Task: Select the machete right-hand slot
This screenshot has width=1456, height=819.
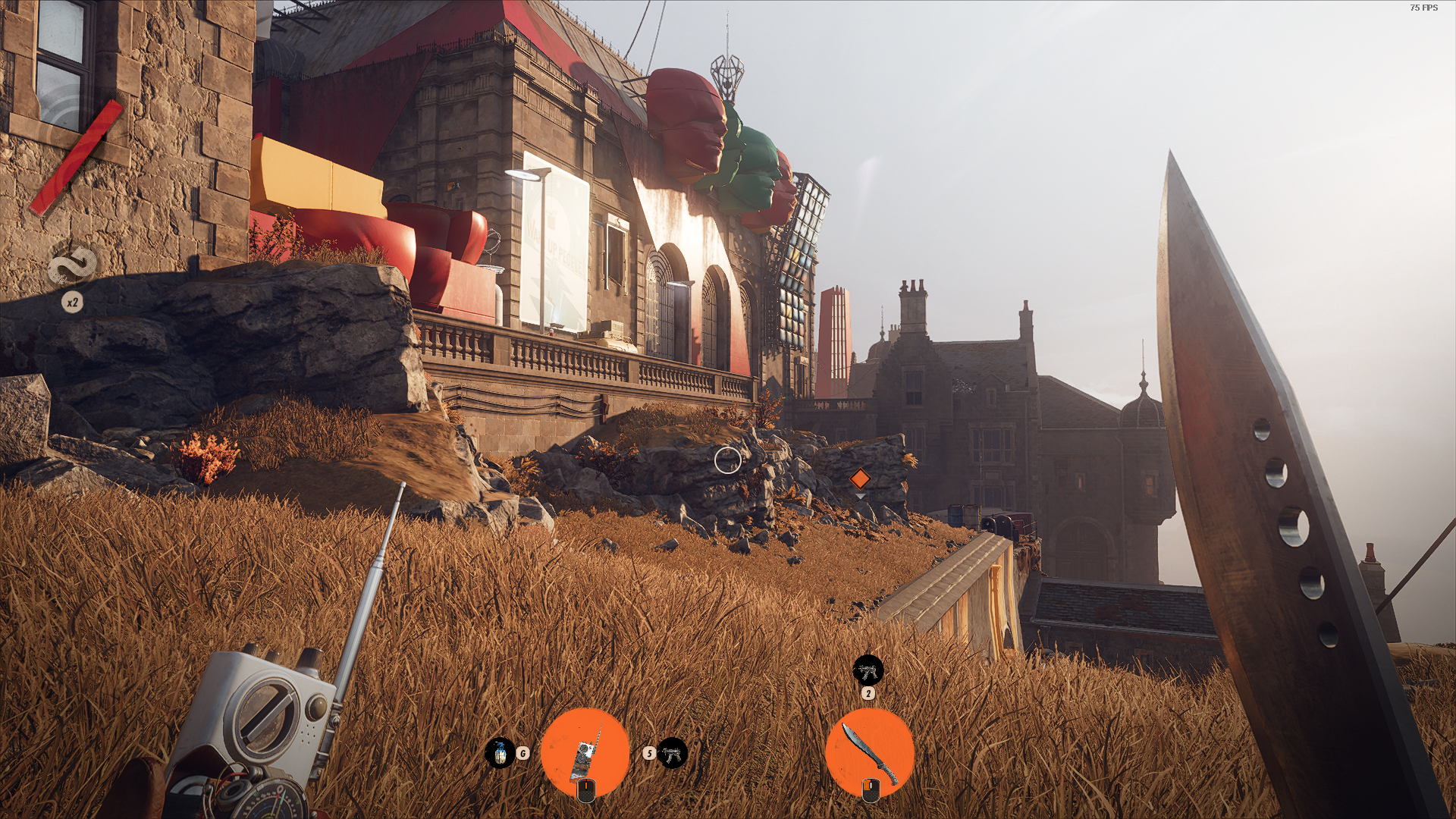Action: coord(869,752)
